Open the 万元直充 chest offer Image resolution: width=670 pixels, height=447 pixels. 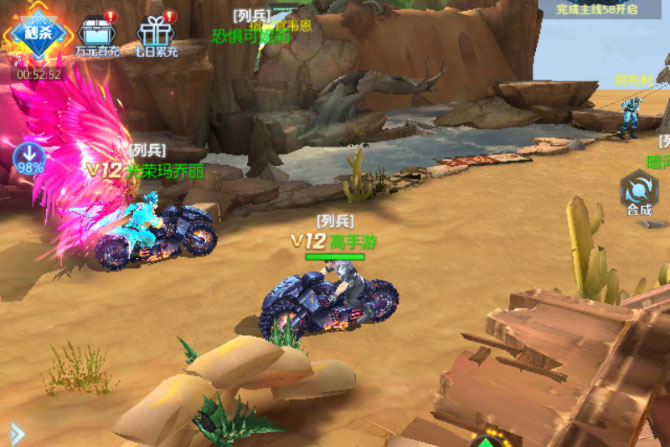[x=97, y=33]
